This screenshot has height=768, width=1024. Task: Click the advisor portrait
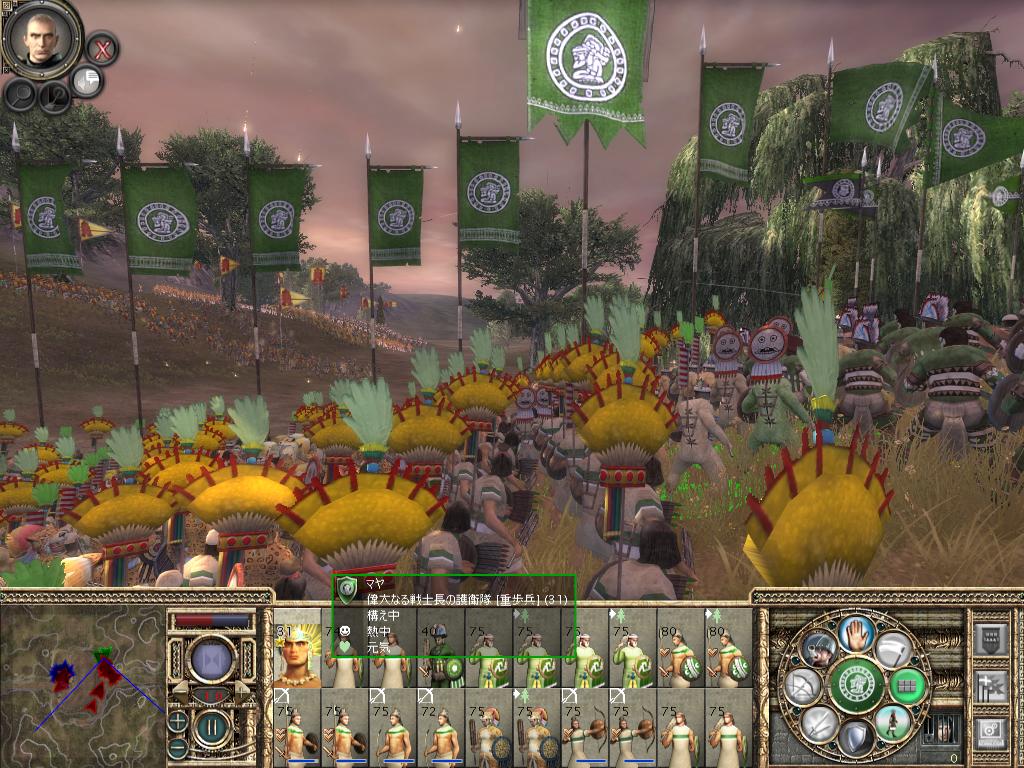coord(42,36)
